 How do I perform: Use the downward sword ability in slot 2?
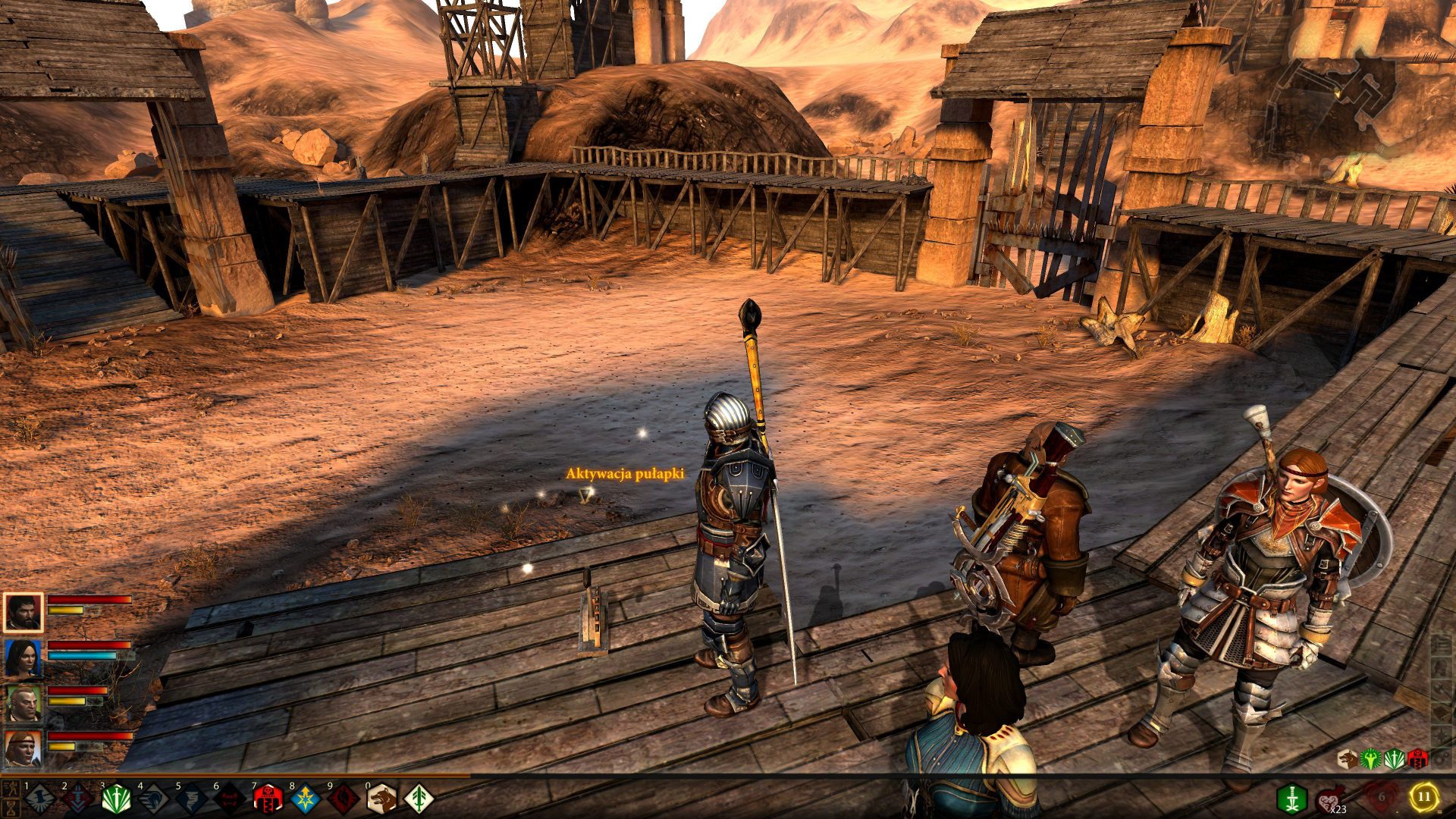77,799
